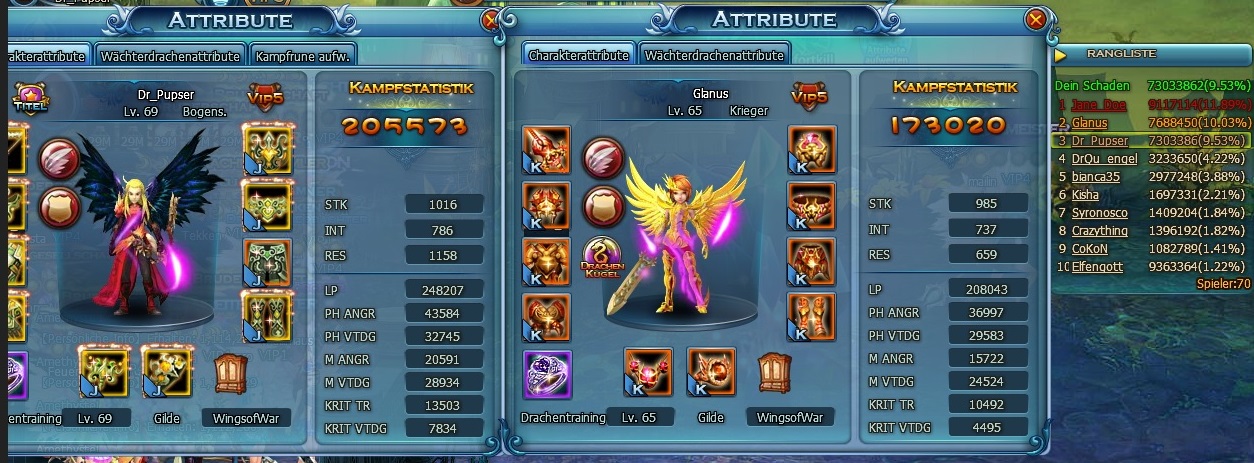Open the wardrobe icon in Dr_Pupser's window
Image resolution: width=1254 pixels, height=463 pixels.
tap(231, 371)
